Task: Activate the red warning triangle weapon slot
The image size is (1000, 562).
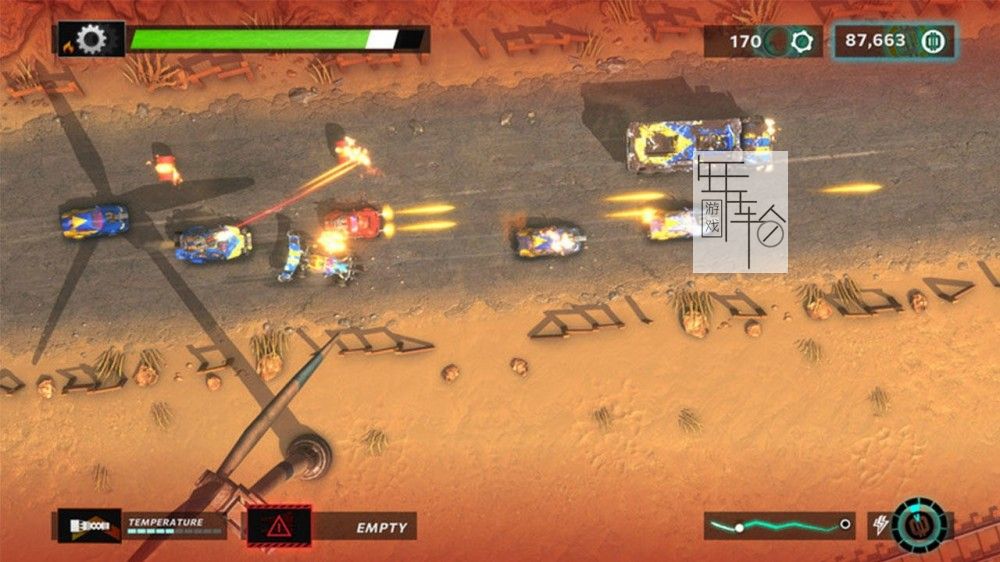Action: coord(279,526)
